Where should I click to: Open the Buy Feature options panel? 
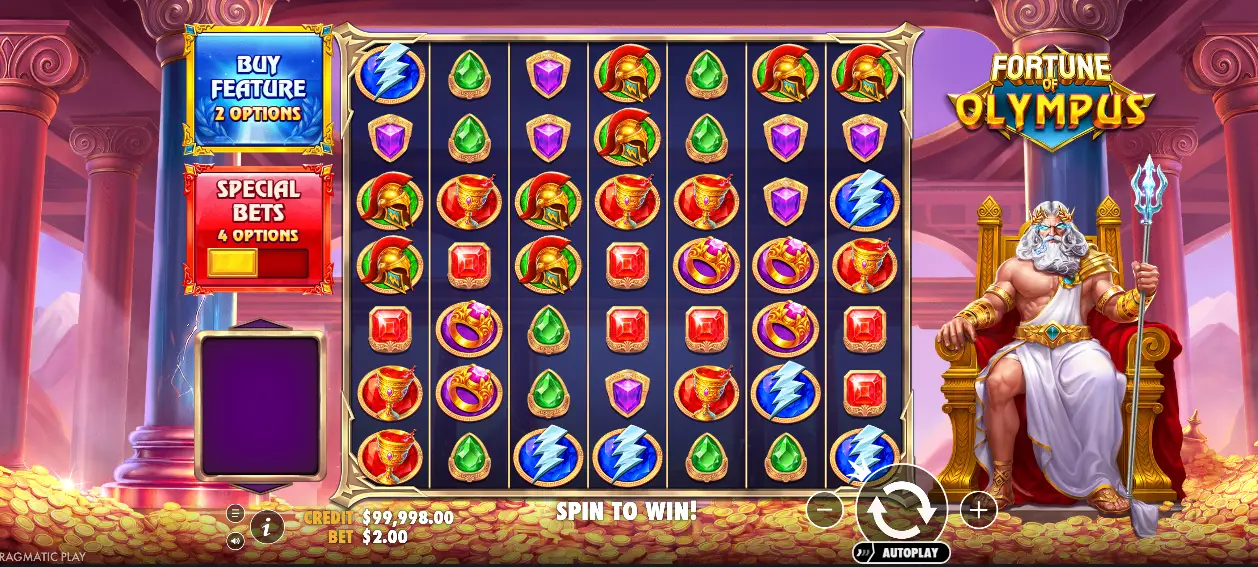pyautogui.click(x=258, y=90)
